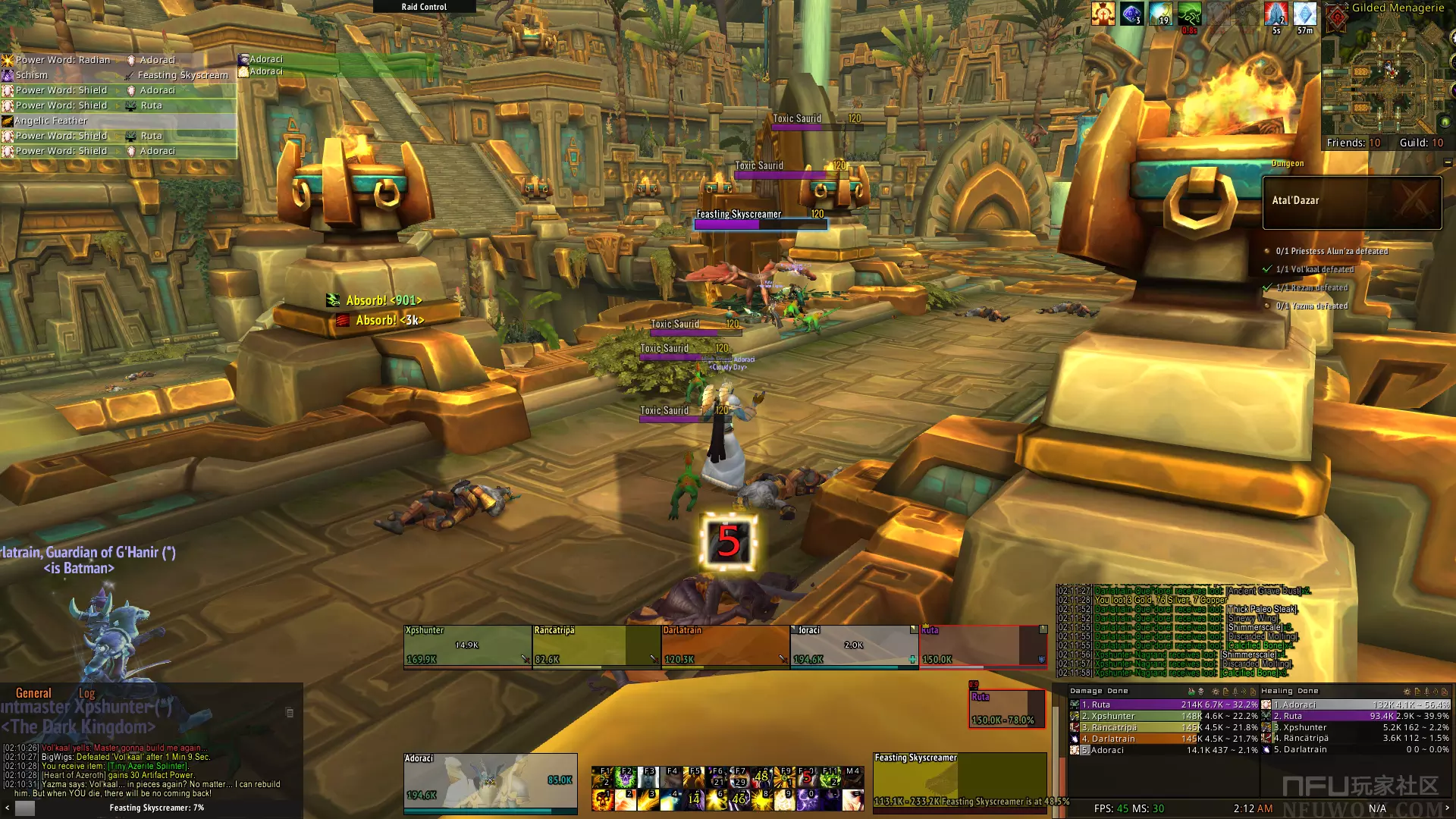Select Ruta's row in Damage Done

pos(1164,704)
